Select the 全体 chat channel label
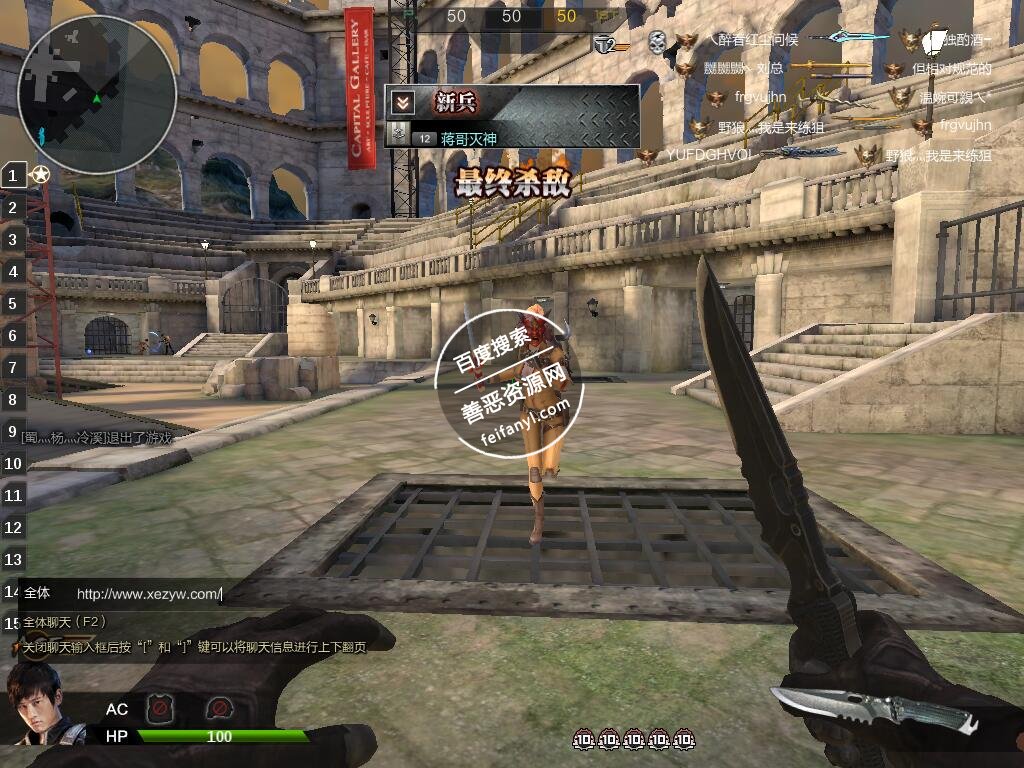 (37, 593)
